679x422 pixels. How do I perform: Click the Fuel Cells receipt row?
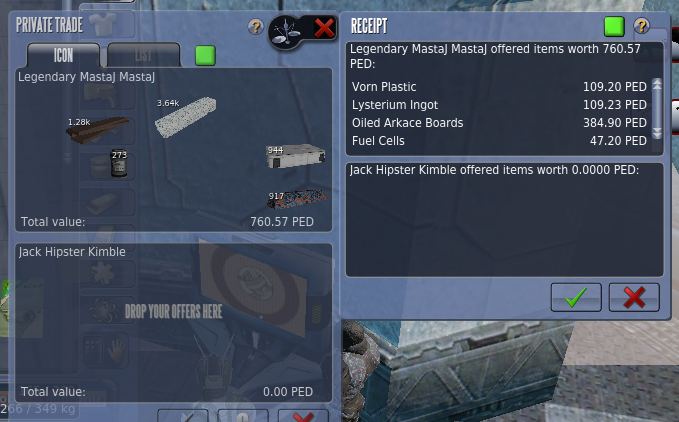[x=500, y=141]
